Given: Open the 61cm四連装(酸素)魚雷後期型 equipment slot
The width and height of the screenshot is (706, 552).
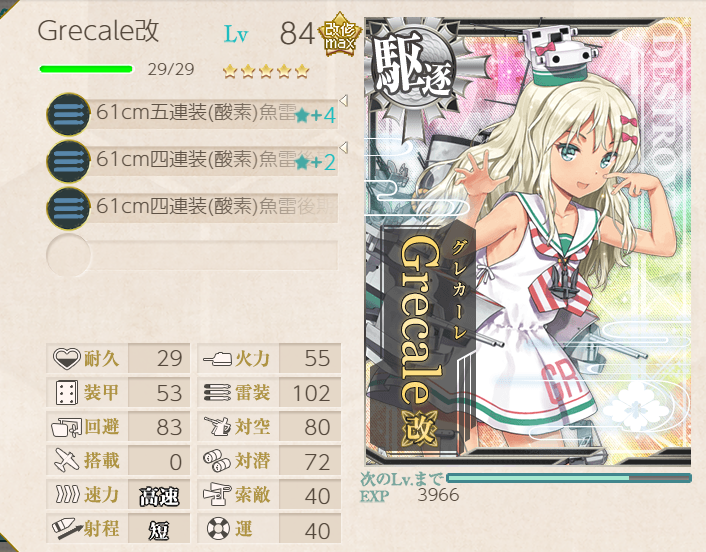Looking at the screenshot, I should 195,206.
